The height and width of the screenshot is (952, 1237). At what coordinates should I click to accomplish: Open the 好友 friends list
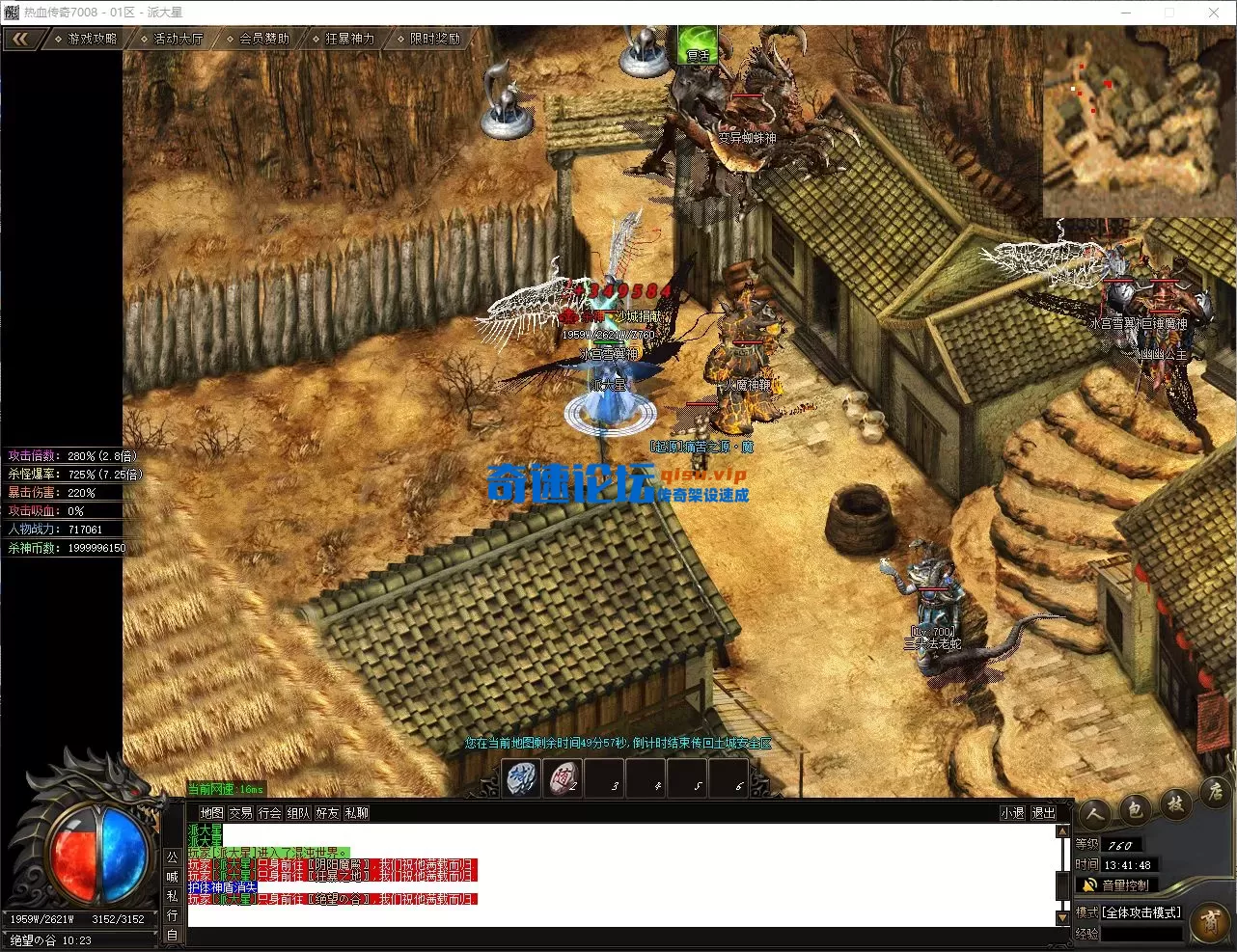click(327, 813)
